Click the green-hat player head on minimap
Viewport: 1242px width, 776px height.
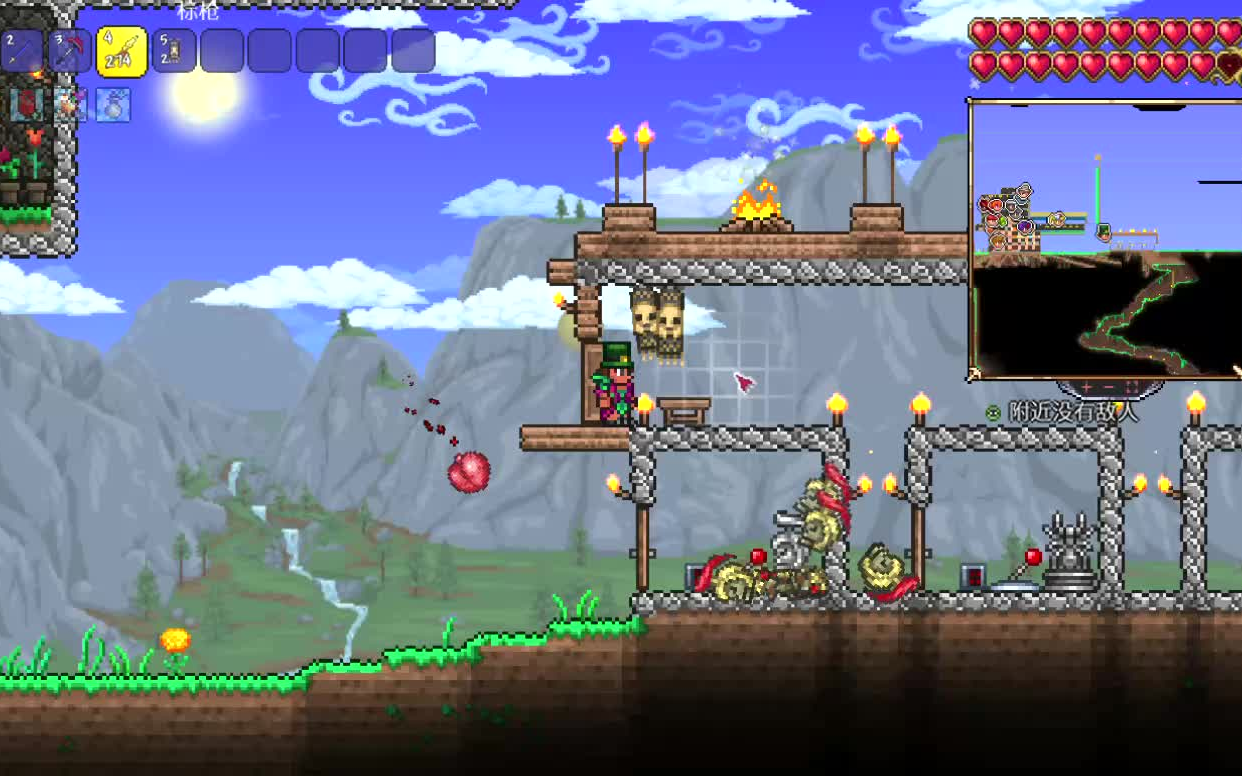tap(1103, 232)
